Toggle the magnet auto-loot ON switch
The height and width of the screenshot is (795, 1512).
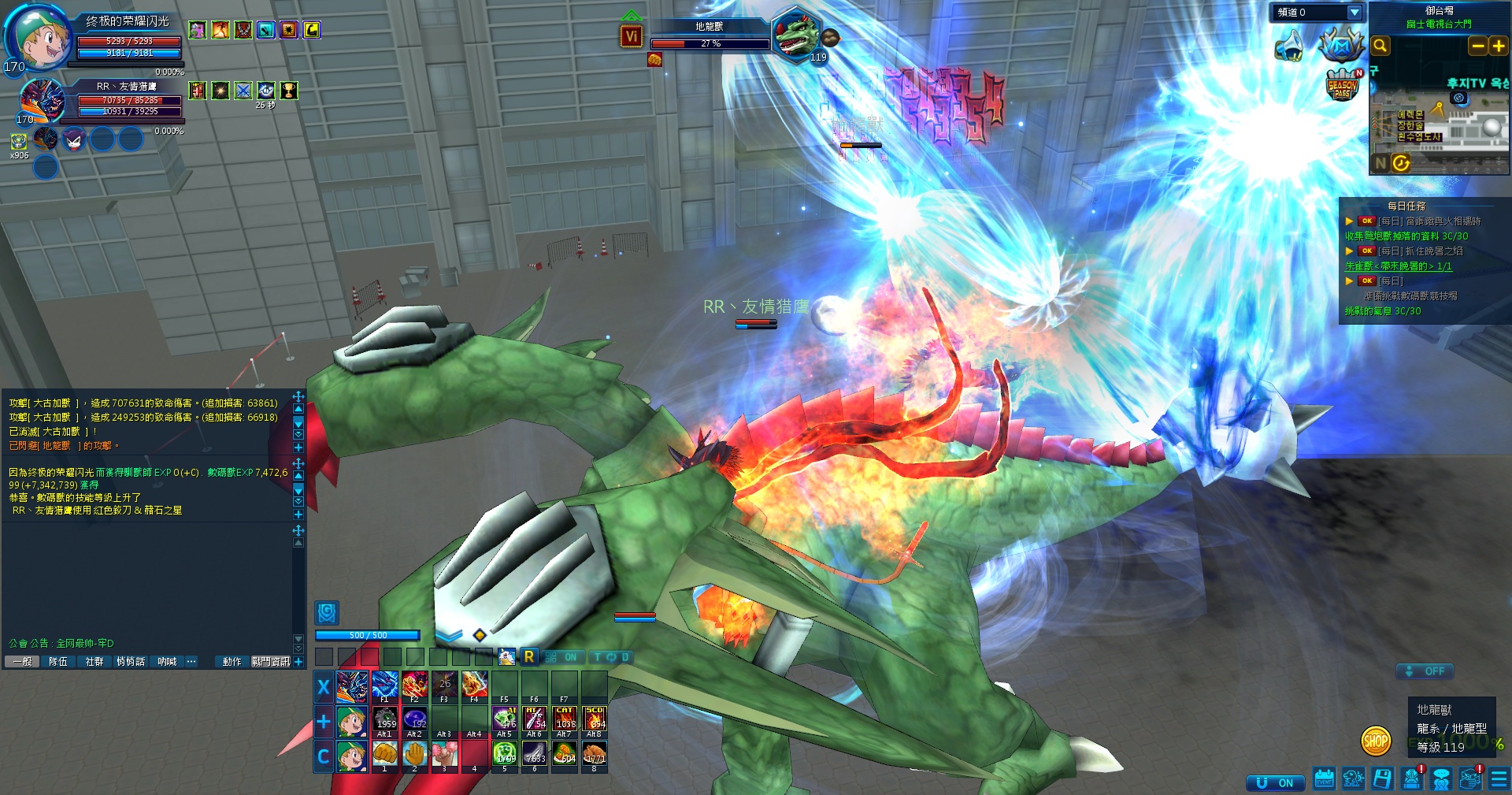(x=1275, y=782)
